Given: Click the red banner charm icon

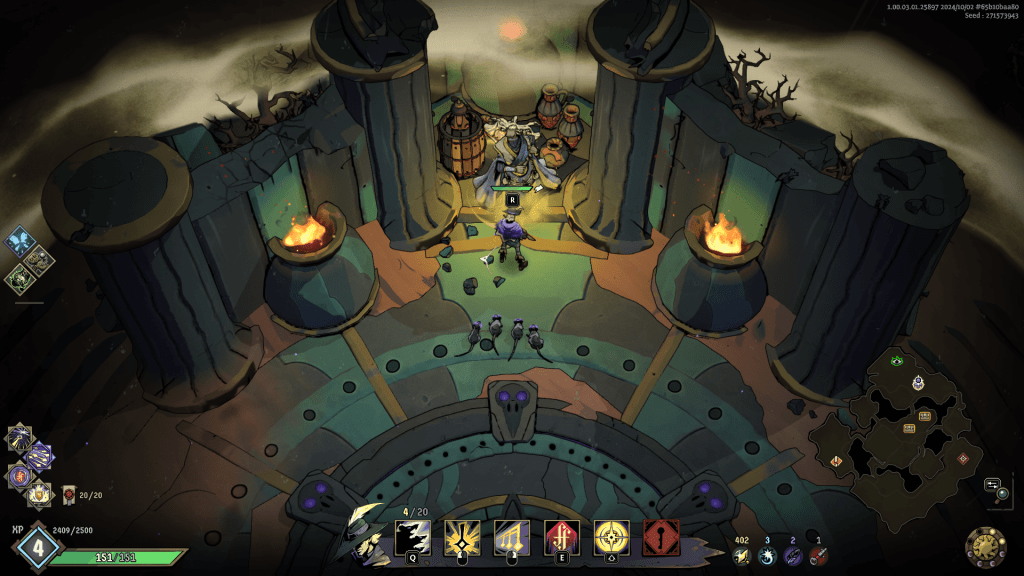Looking at the screenshot, I should 69,493.
